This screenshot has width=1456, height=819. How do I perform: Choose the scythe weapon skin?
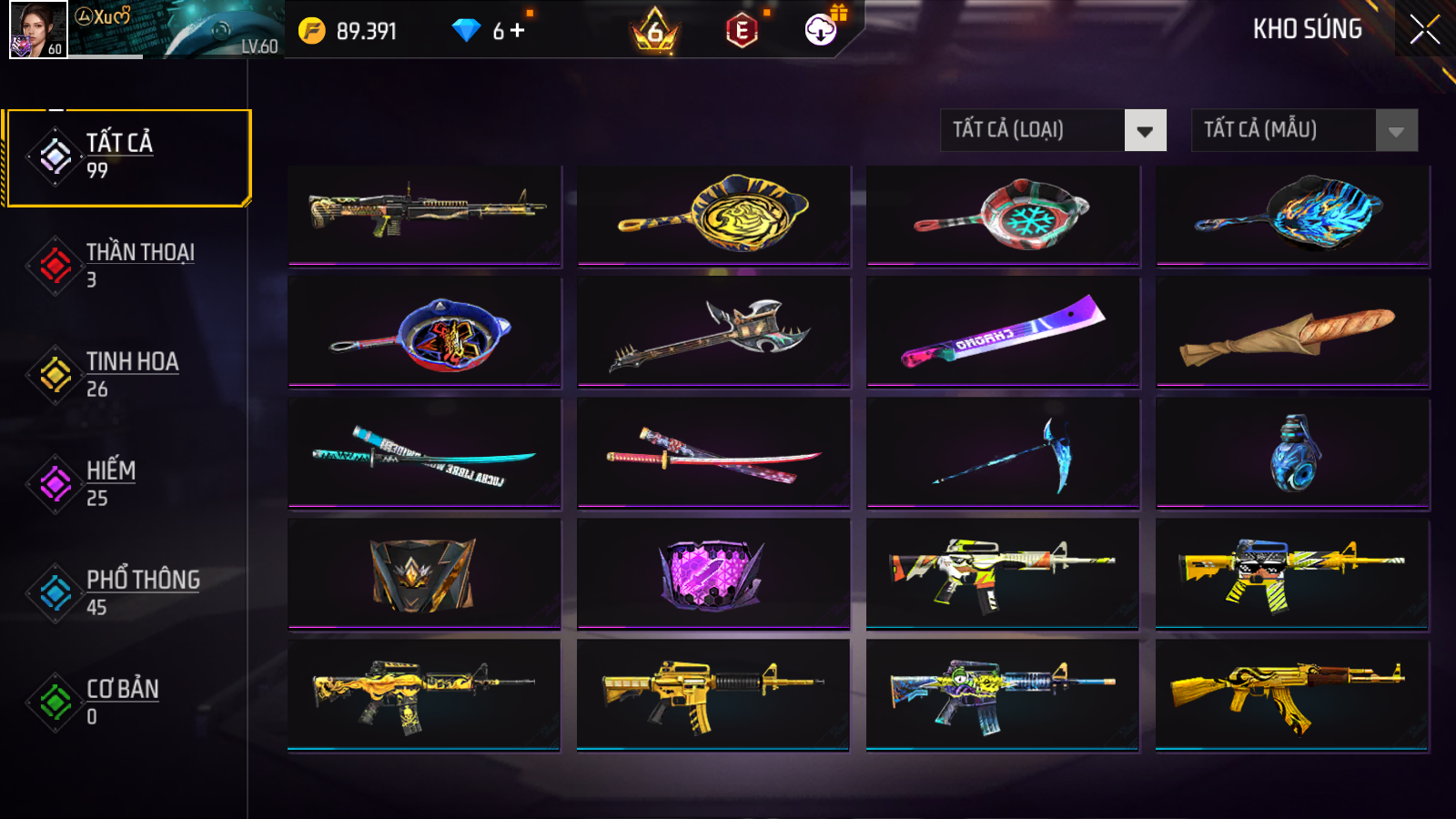click(x=1003, y=452)
